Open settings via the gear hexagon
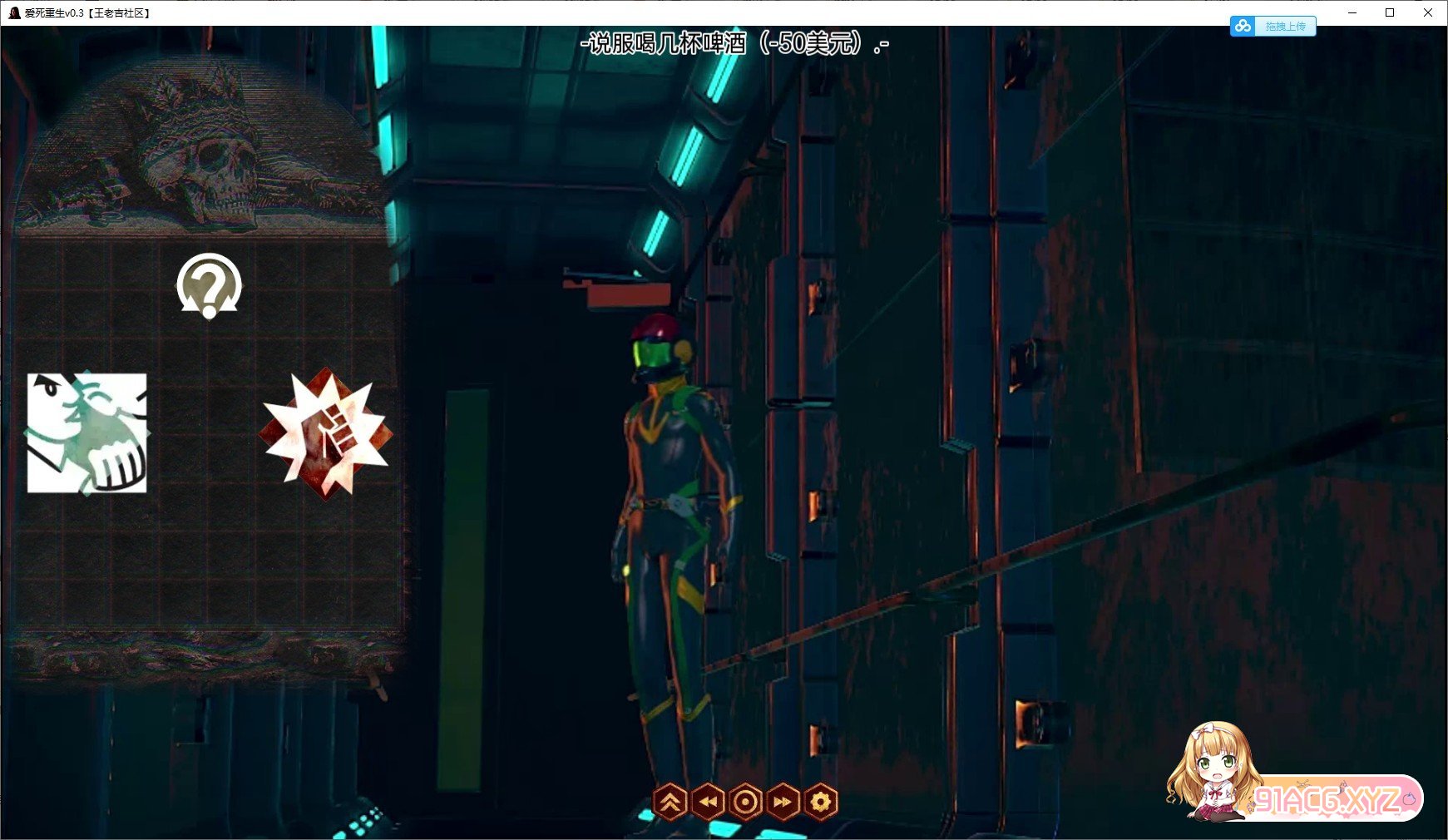Image resolution: width=1448 pixels, height=840 pixels. 821,802
